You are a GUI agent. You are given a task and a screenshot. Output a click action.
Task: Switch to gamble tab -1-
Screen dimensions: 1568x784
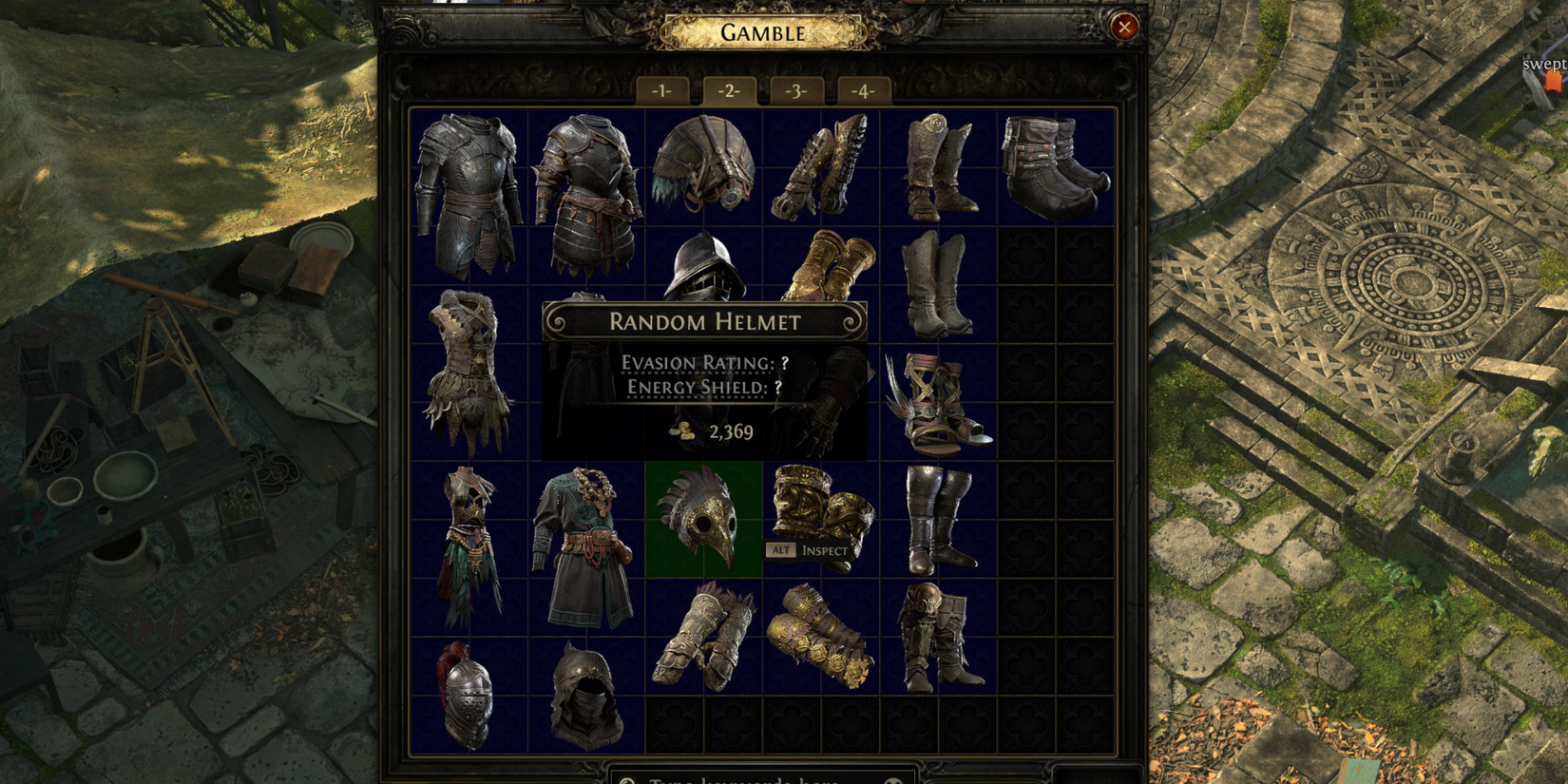(x=662, y=90)
